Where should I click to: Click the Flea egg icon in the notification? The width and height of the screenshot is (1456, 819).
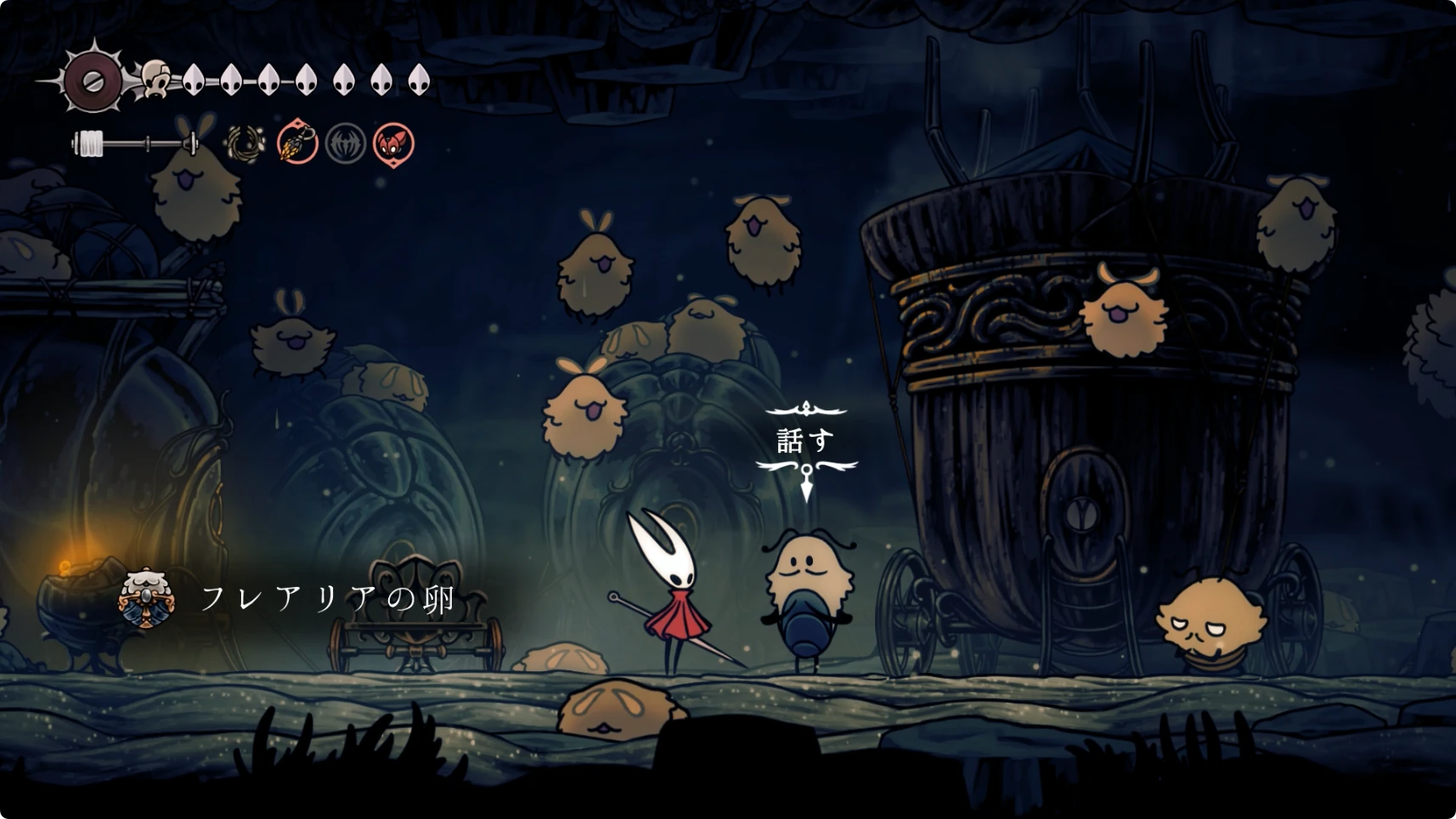(x=148, y=598)
